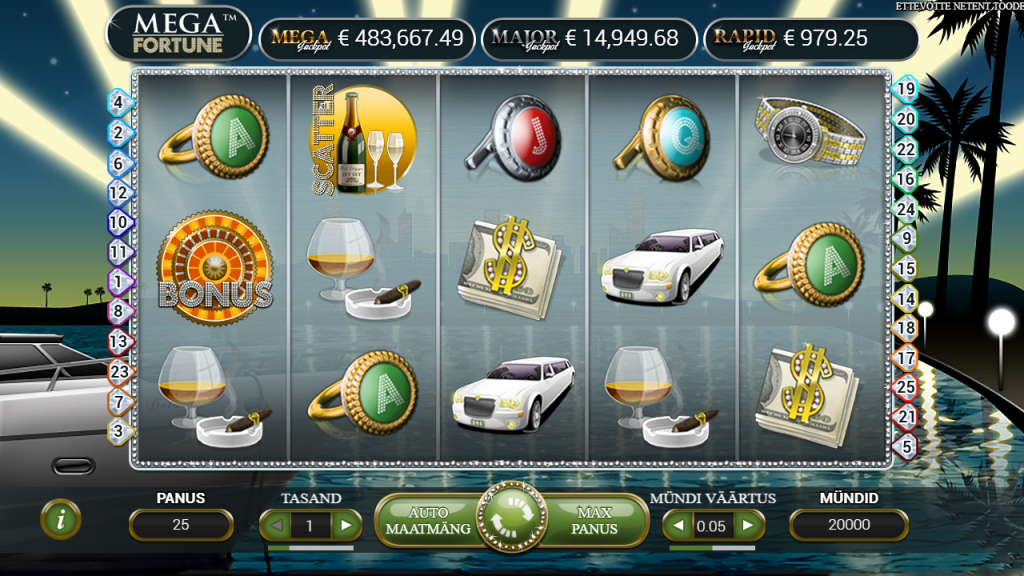Viewport: 1024px width, 576px height.
Task: Choose payline marker number 16
Action: click(906, 179)
